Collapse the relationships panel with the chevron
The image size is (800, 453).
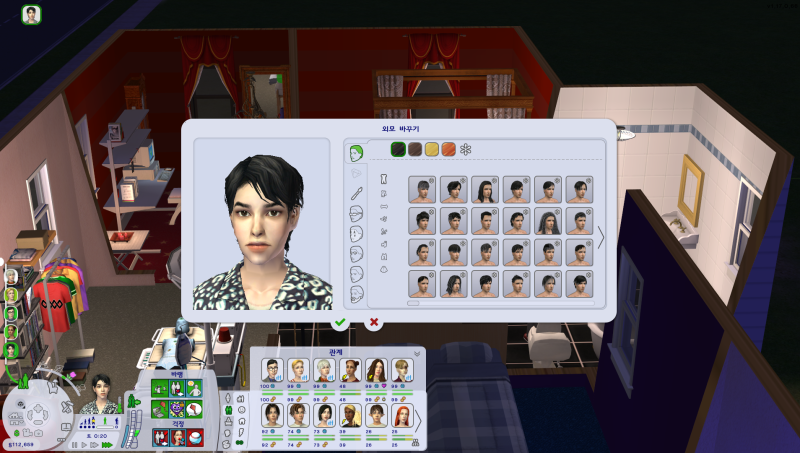(x=418, y=353)
